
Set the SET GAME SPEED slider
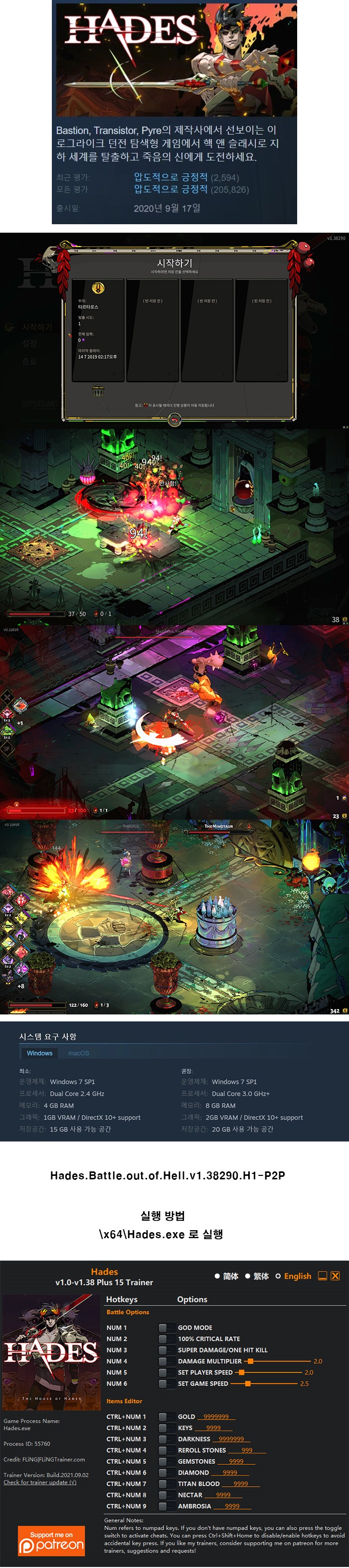(x=248, y=1384)
